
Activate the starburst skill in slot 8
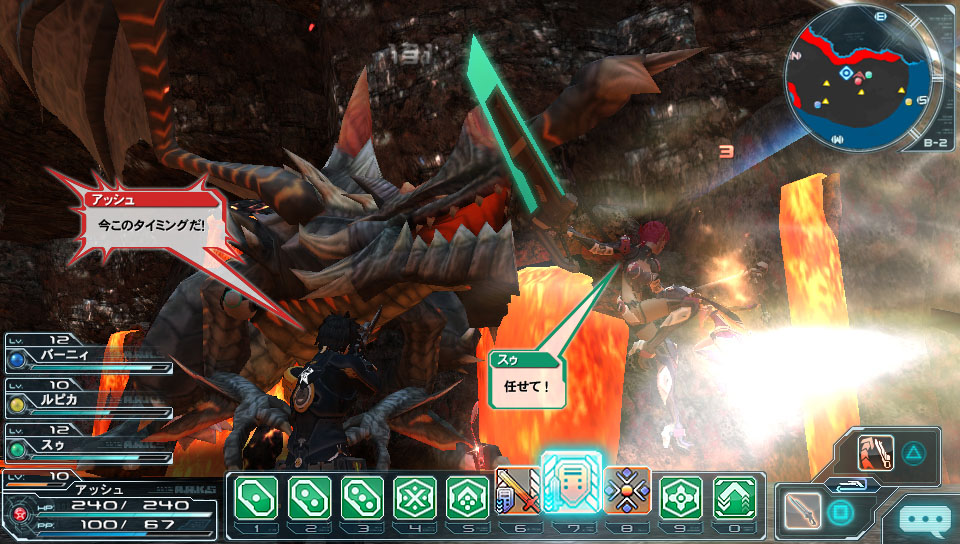tap(627, 492)
